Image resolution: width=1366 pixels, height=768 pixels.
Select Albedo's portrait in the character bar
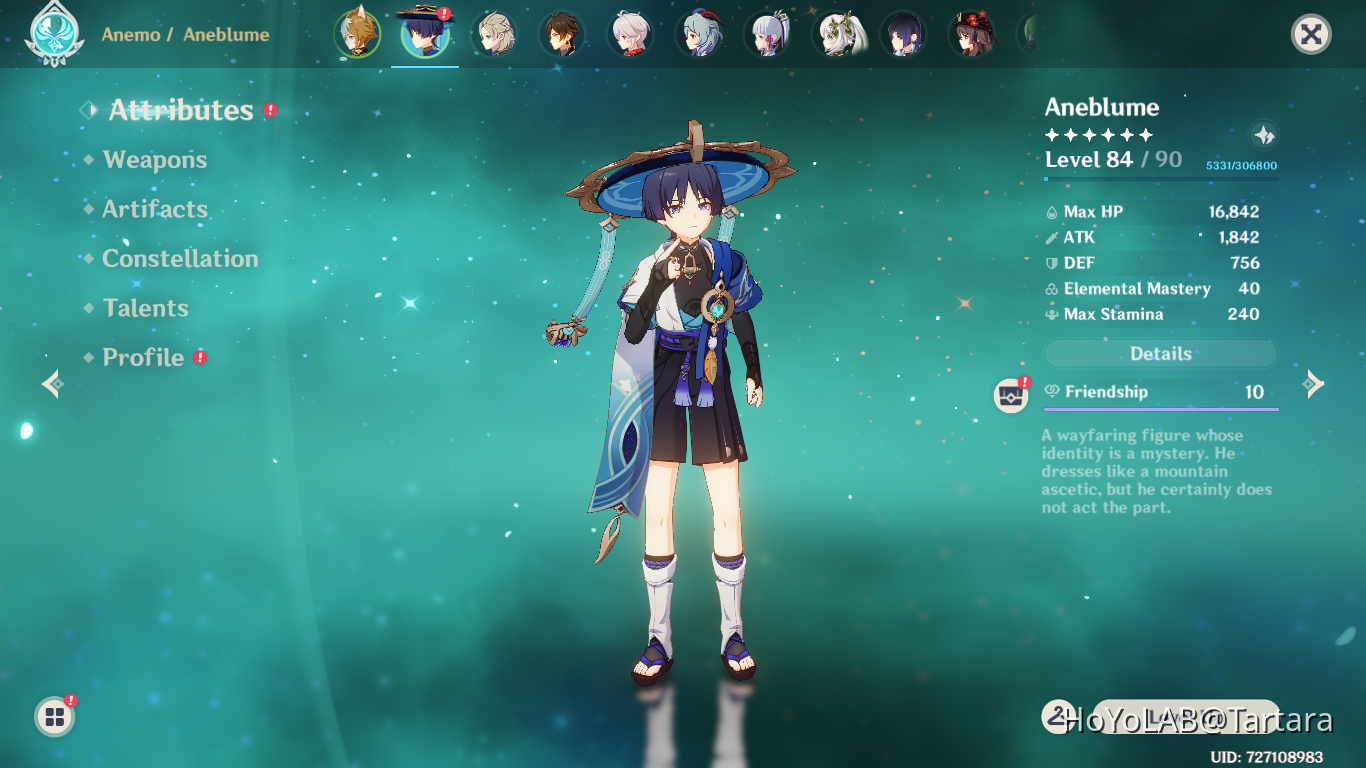click(x=493, y=34)
